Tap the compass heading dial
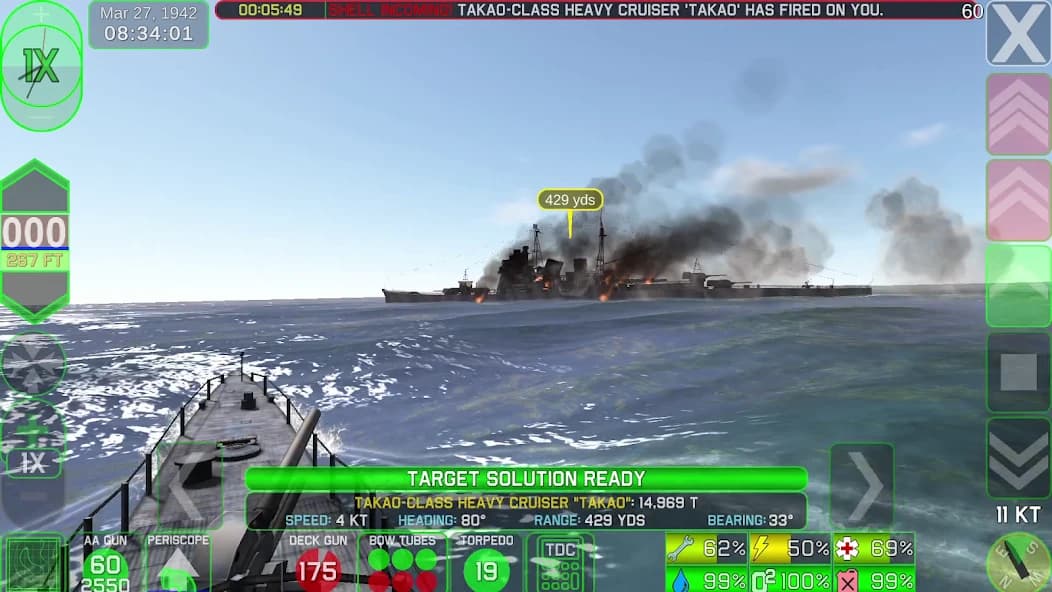The image size is (1052, 592). pos(1018,564)
